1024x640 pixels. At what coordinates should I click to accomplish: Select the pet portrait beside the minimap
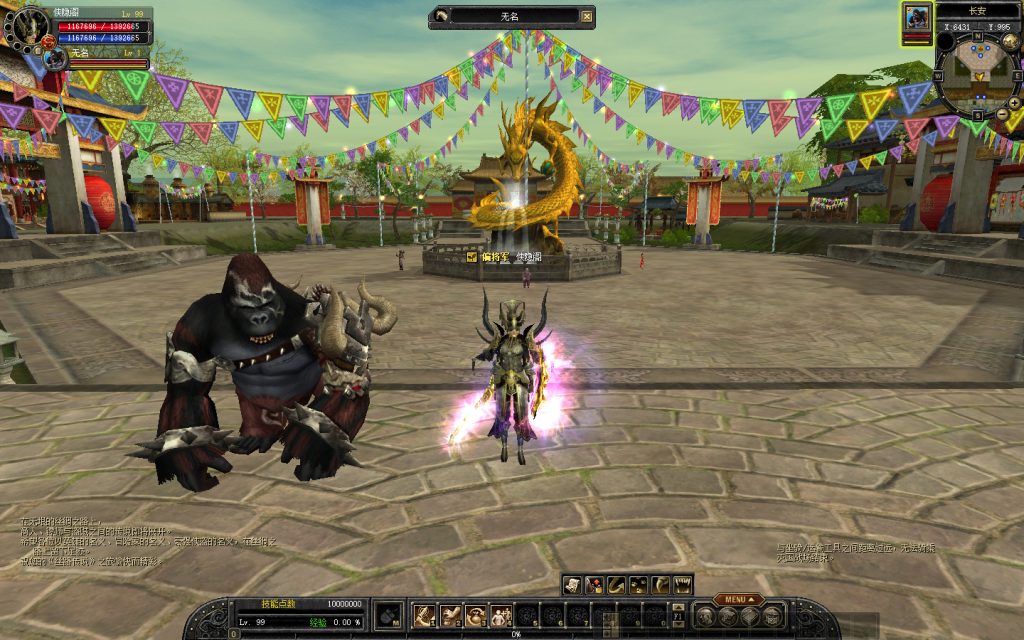point(917,17)
